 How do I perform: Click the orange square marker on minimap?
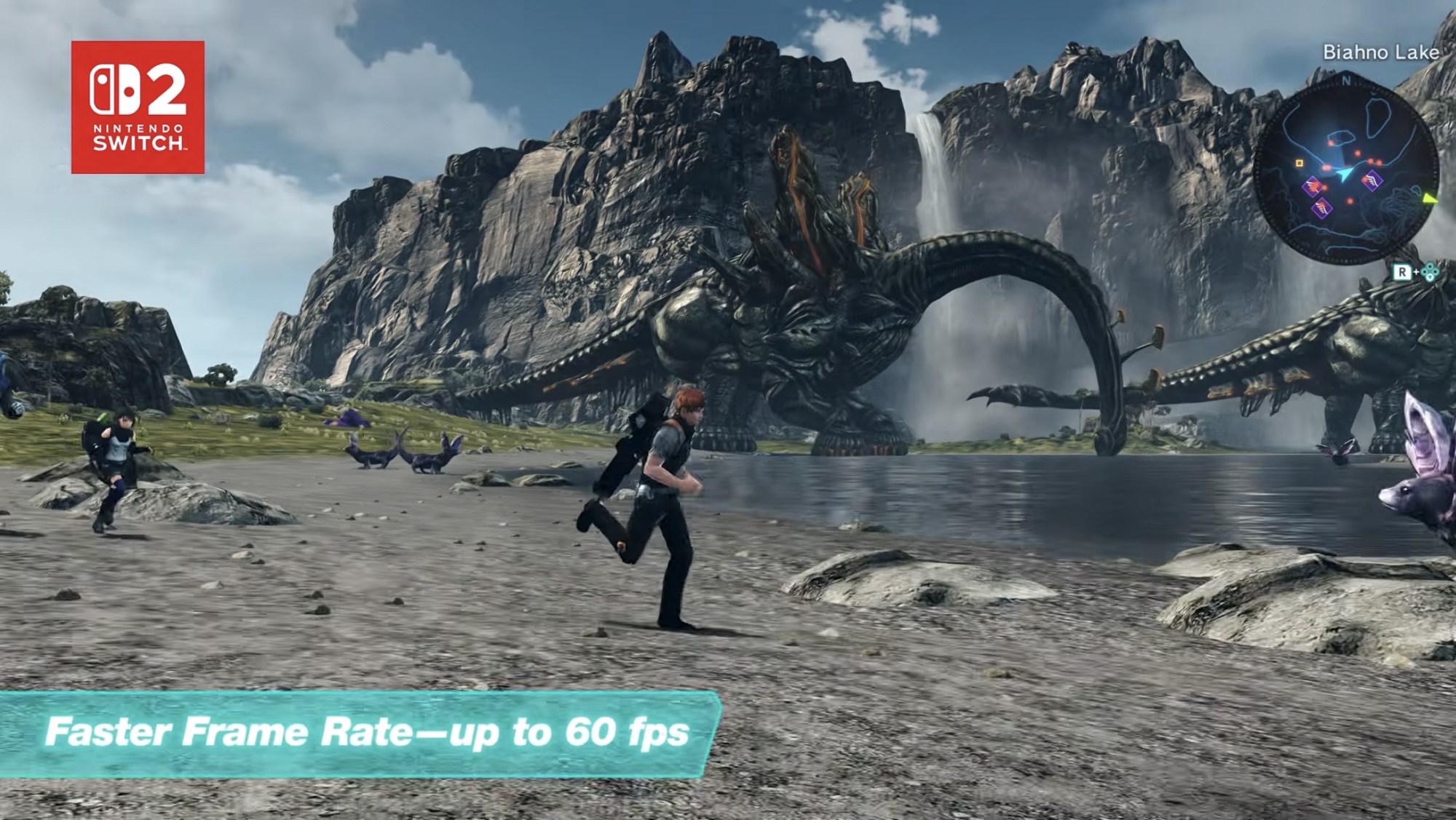(1299, 164)
